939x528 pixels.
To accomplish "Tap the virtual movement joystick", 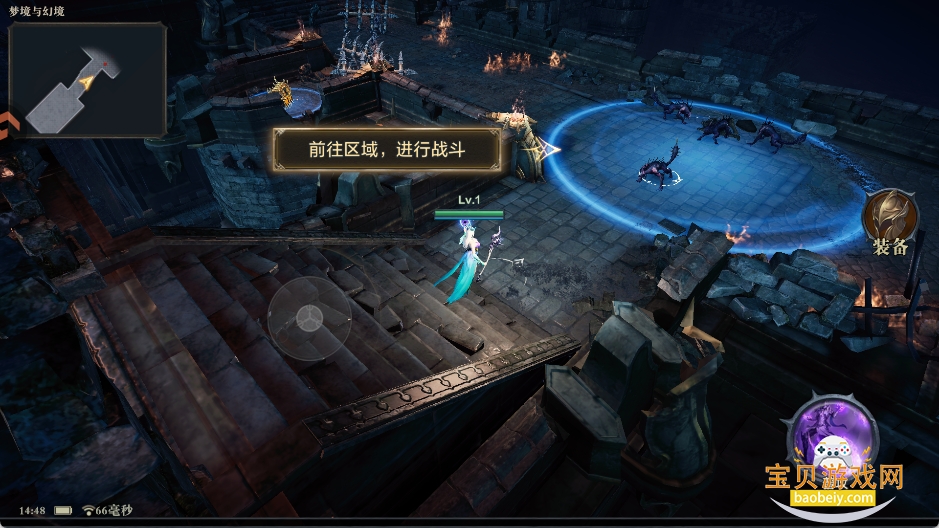I will 309,318.
